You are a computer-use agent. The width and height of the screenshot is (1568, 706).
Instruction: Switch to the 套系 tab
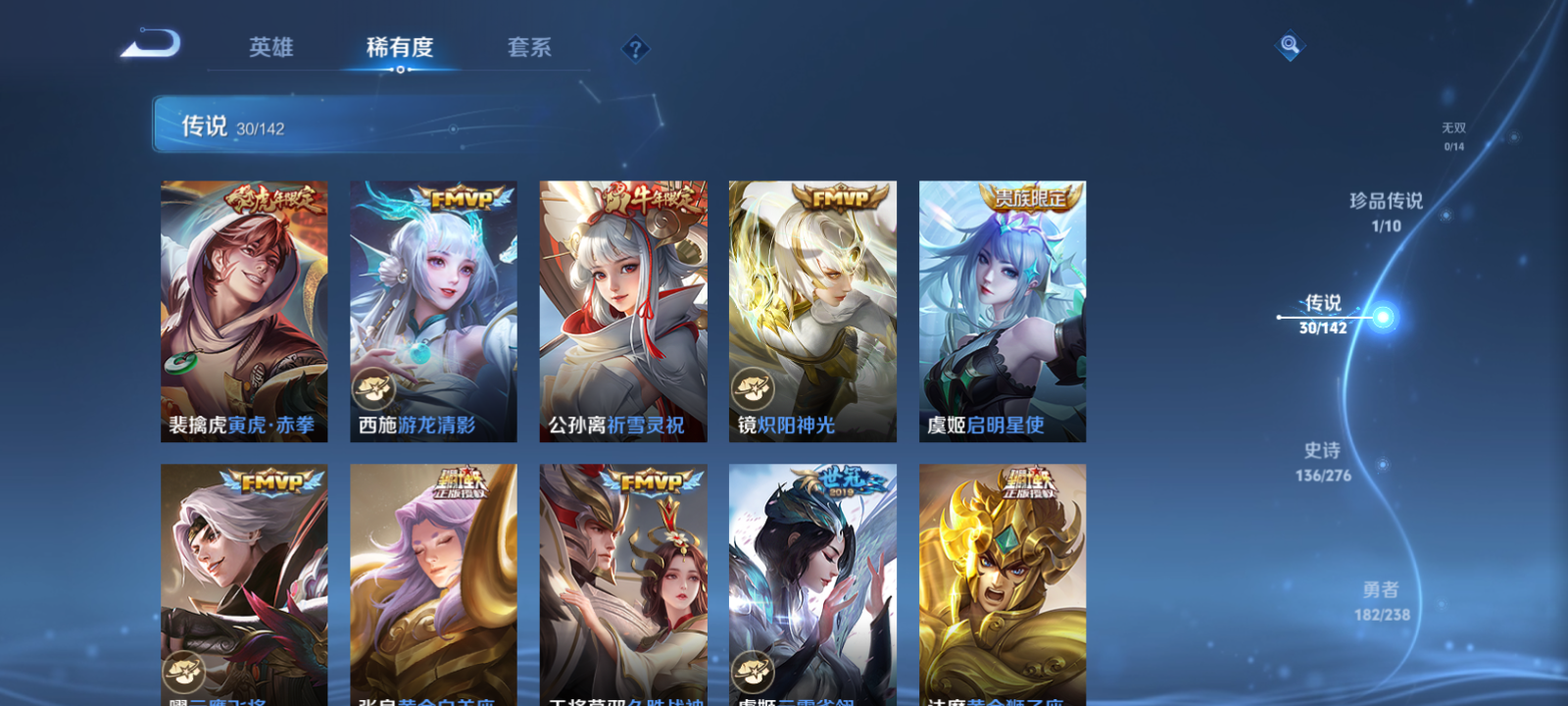527,47
